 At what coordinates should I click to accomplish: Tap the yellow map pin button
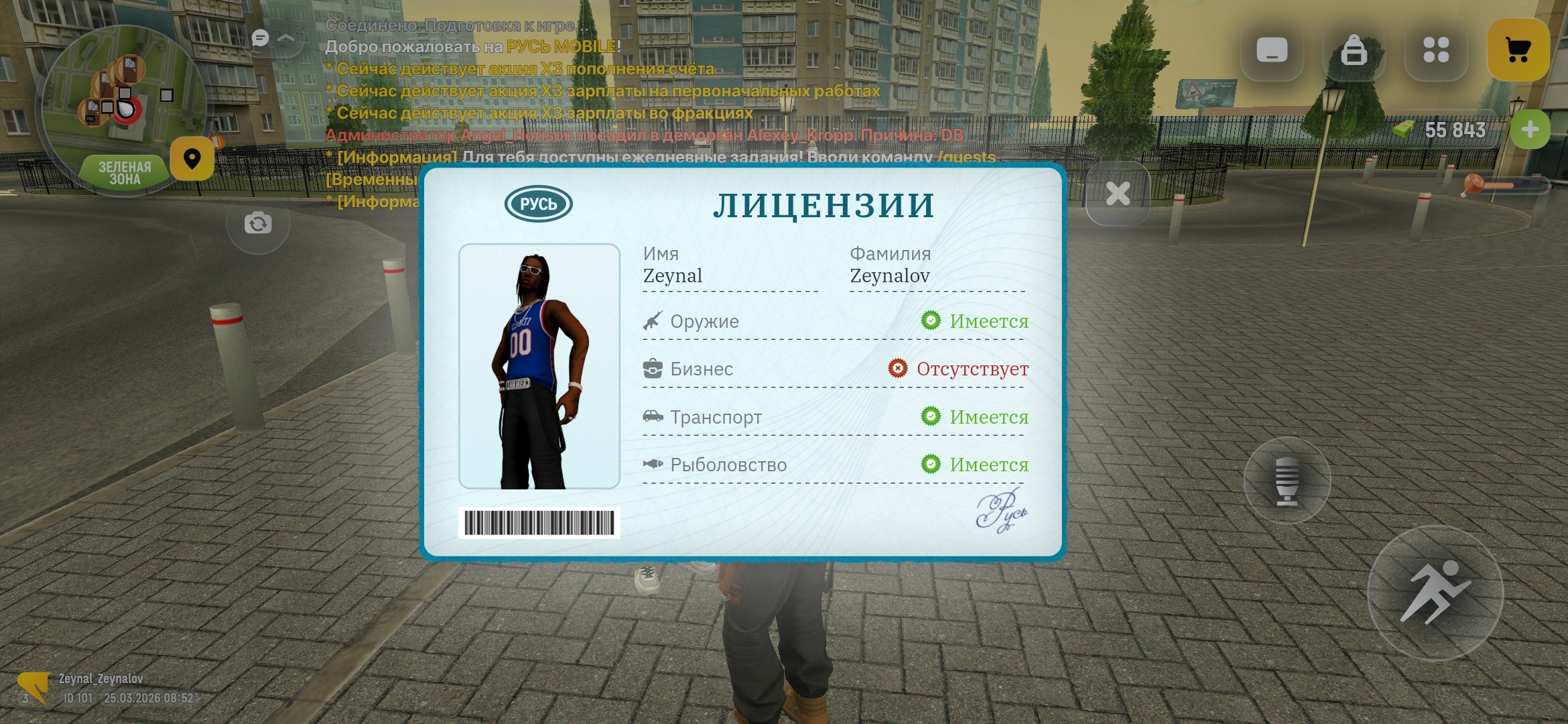[192, 159]
